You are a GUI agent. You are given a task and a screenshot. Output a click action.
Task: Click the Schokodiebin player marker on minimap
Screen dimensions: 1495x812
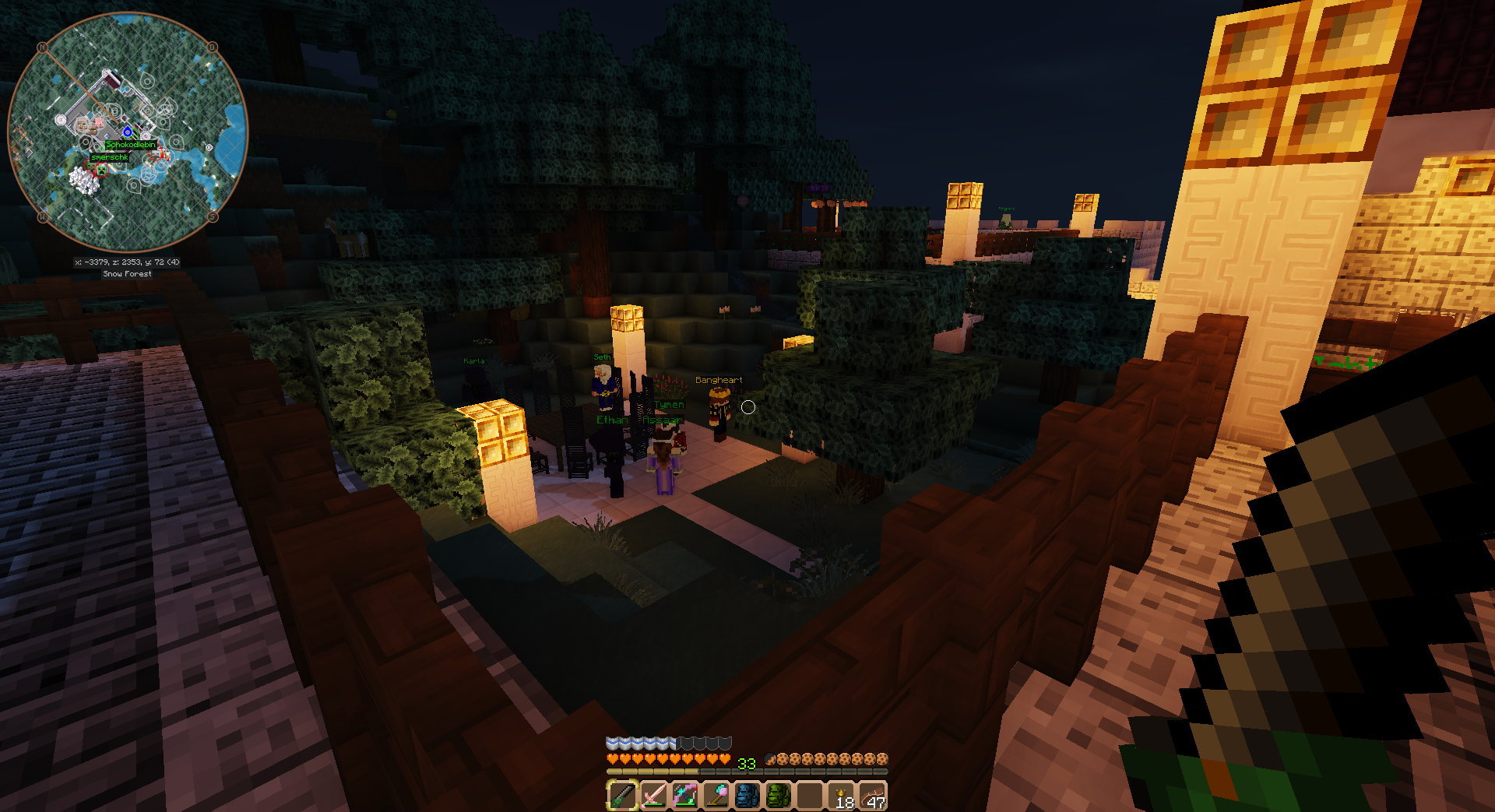(x=131, y=144)
